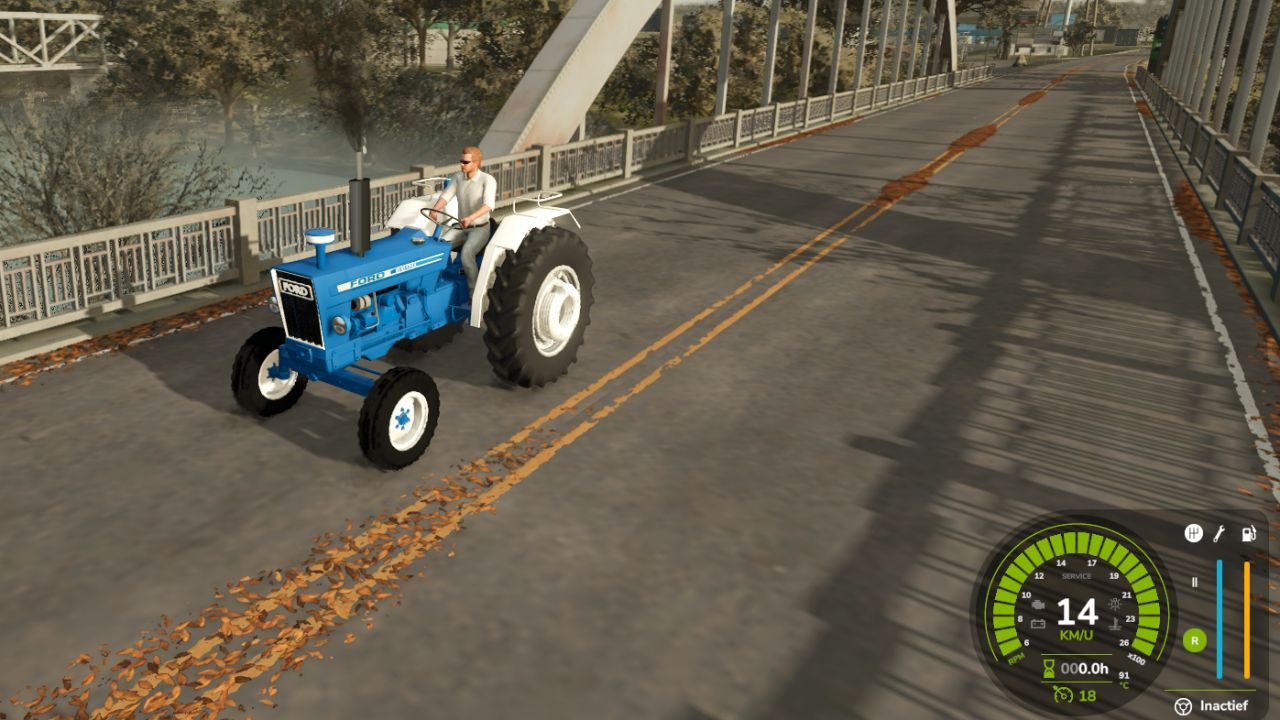The width and height of the screenshot is (1280, 720).
Task: Click the steering wheel icon beside Inactief
Action: point(1185,704)
